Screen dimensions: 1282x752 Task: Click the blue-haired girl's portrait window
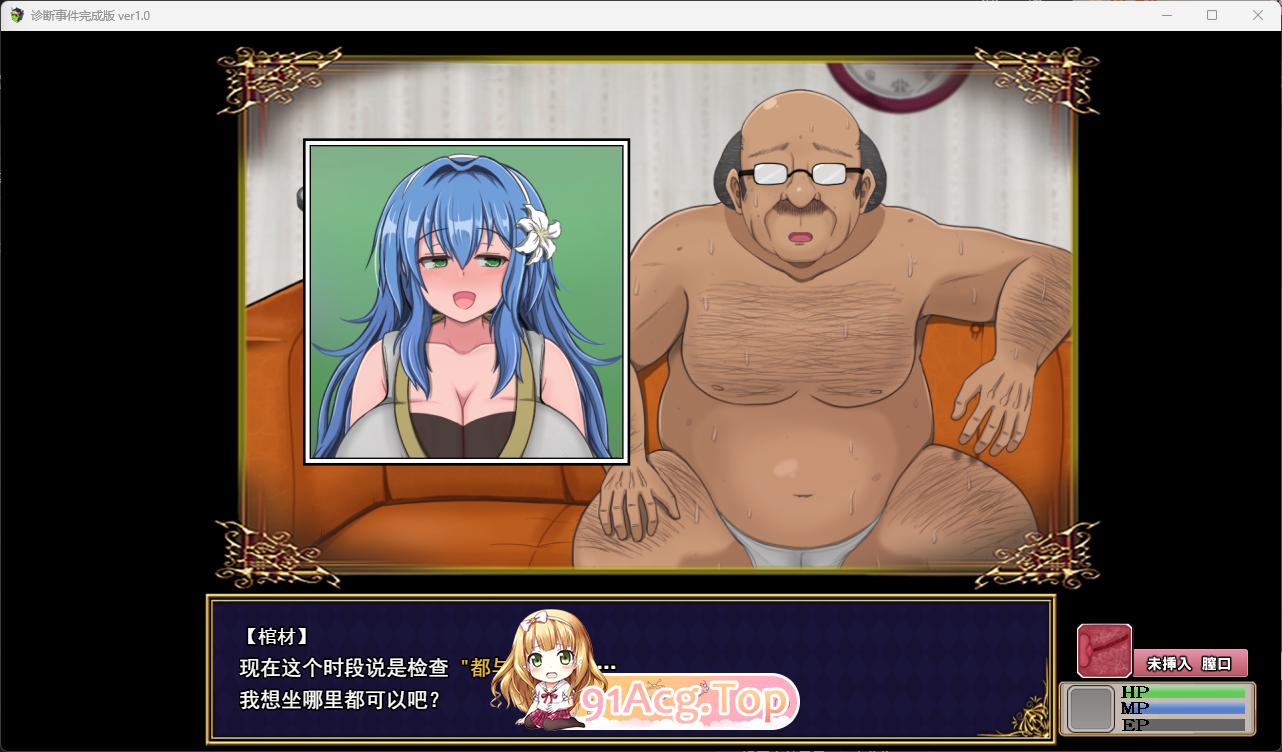[x=466, y=301]
